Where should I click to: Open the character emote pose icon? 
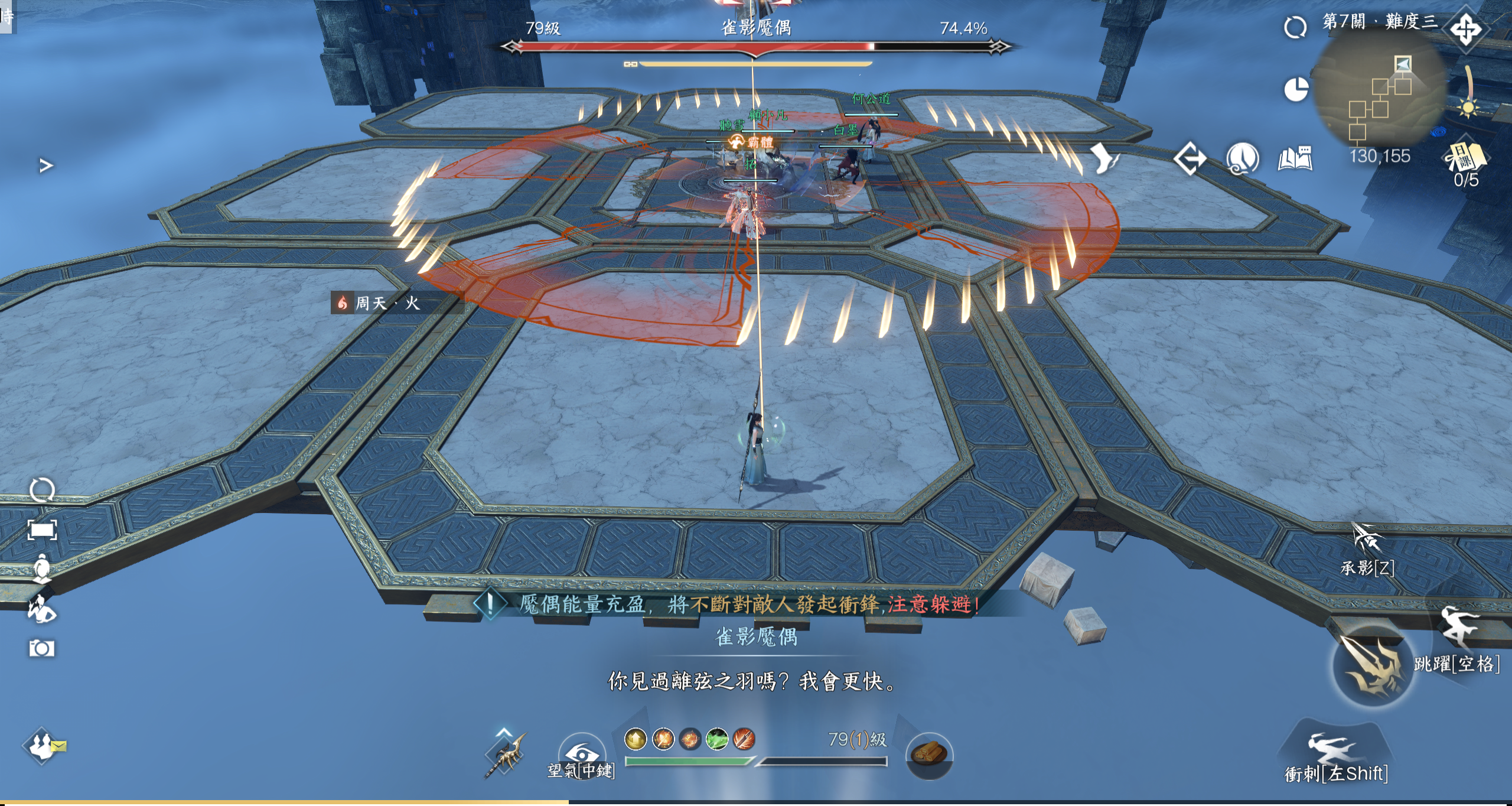(42, 609)
